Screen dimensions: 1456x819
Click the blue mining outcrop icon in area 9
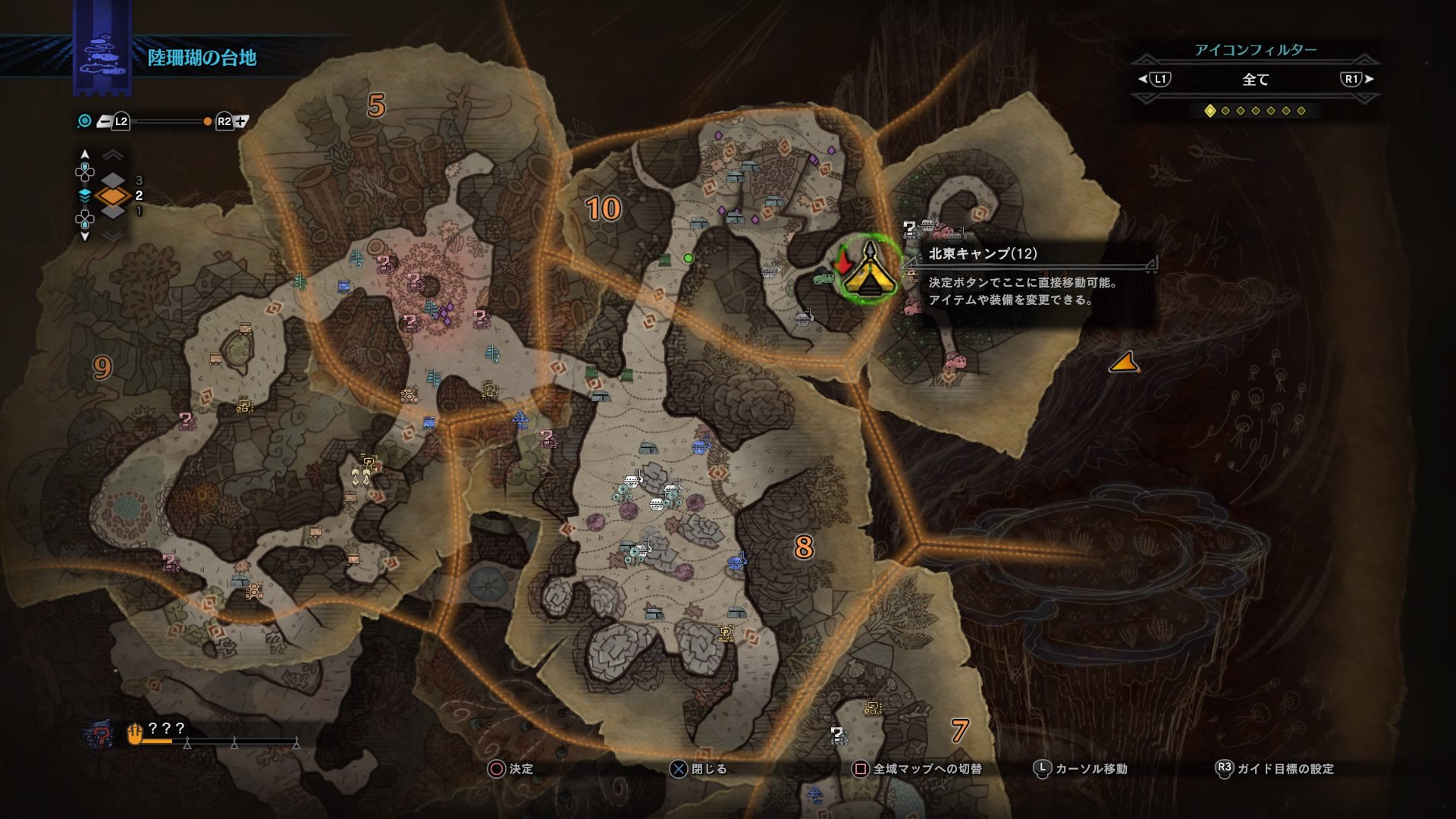(x=238, y=581)
